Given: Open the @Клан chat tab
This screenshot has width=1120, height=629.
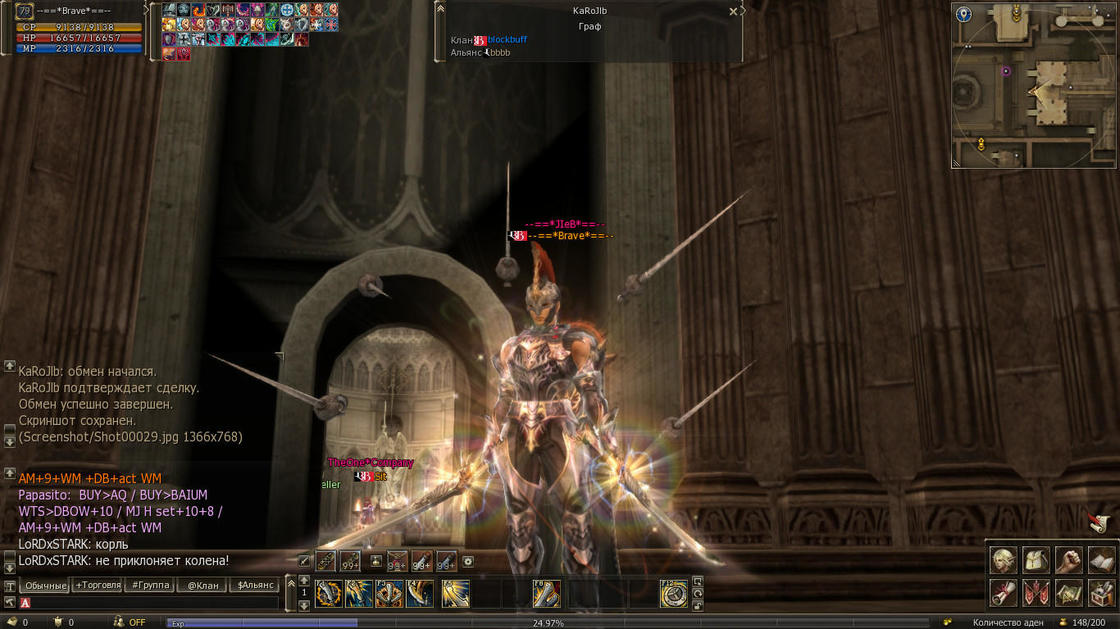Looking at the screenshot, I should [x=202, y=585].
